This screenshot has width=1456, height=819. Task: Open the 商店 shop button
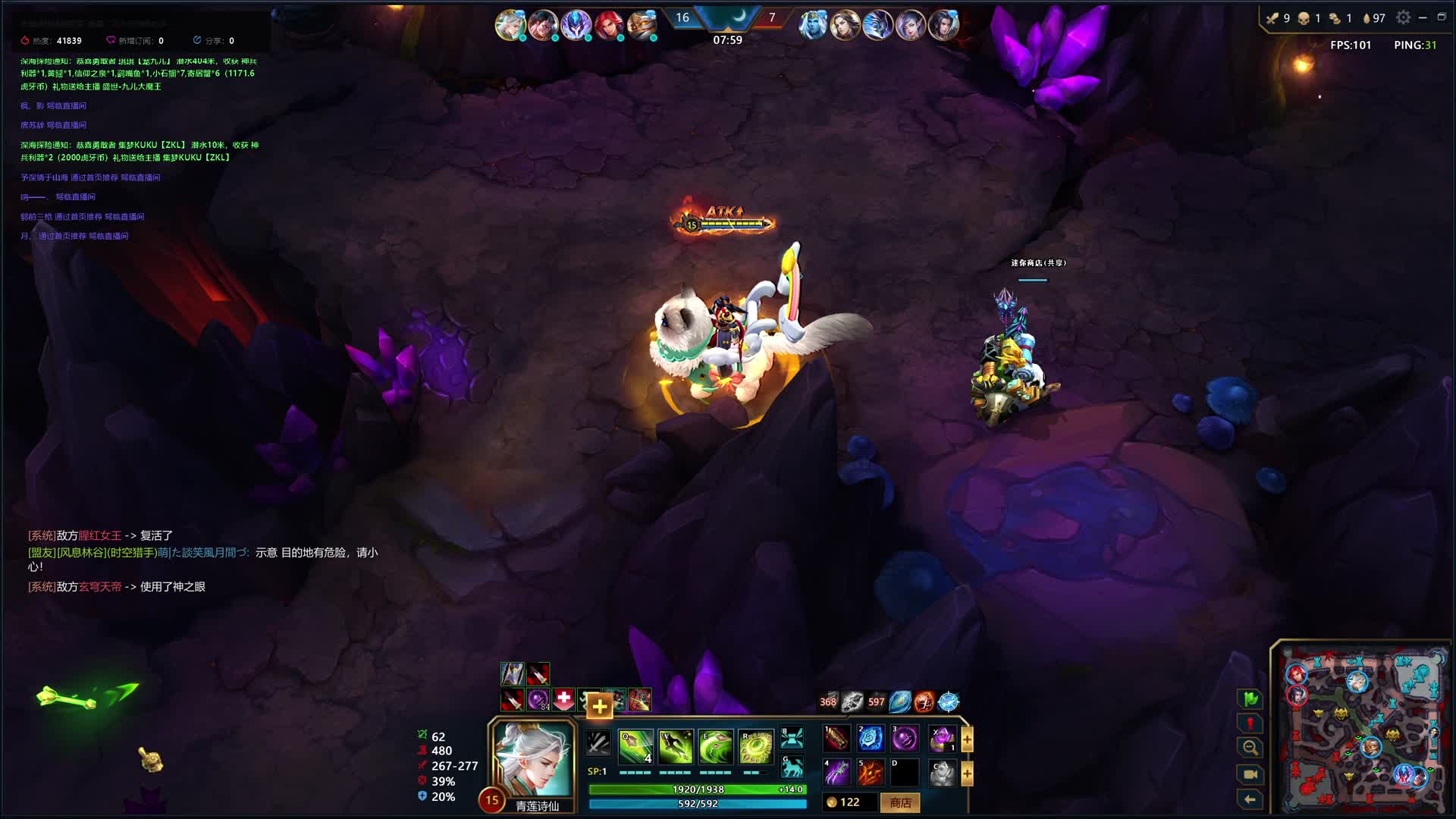[900, 802]
